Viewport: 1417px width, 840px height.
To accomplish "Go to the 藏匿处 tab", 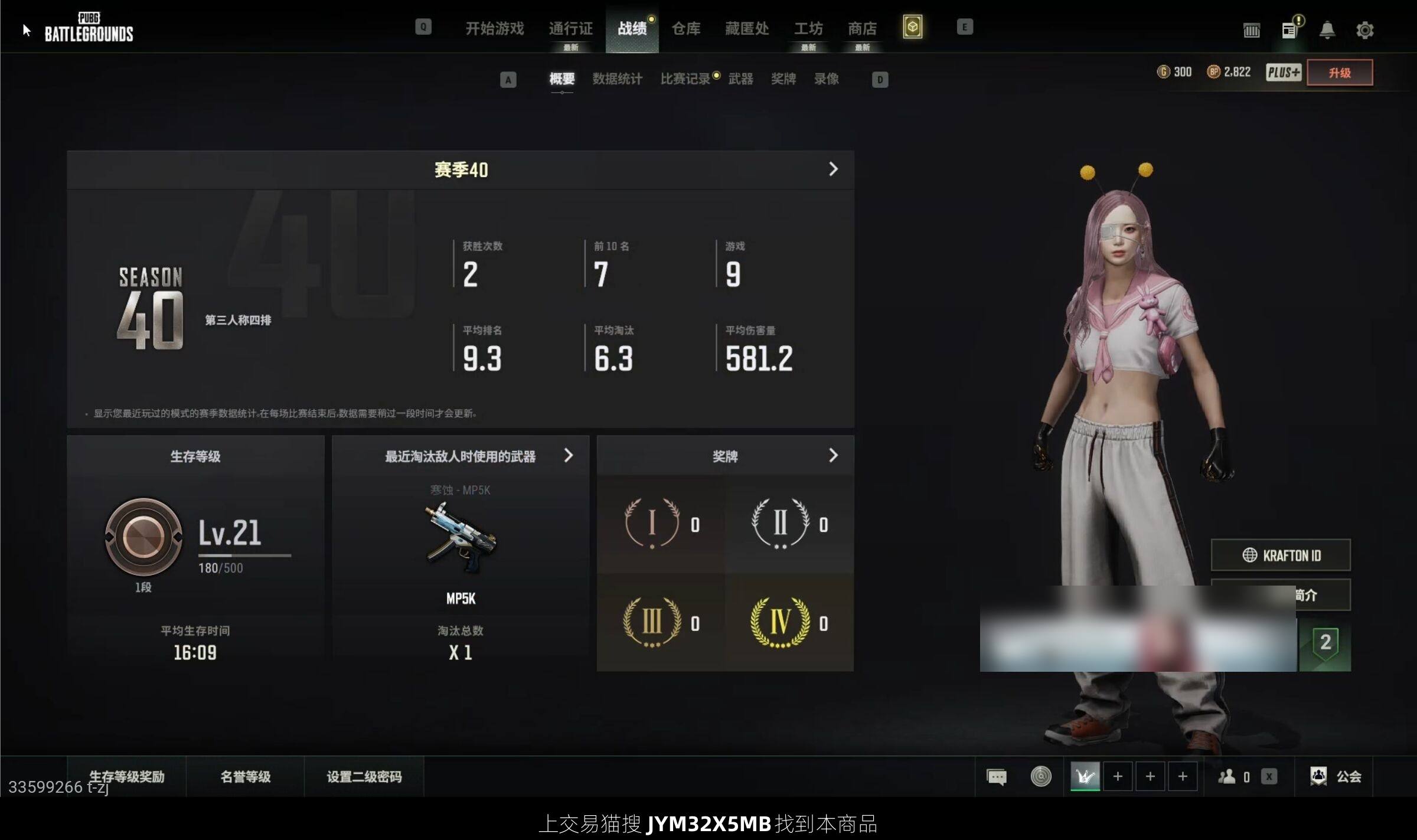I will pos(747,28).
